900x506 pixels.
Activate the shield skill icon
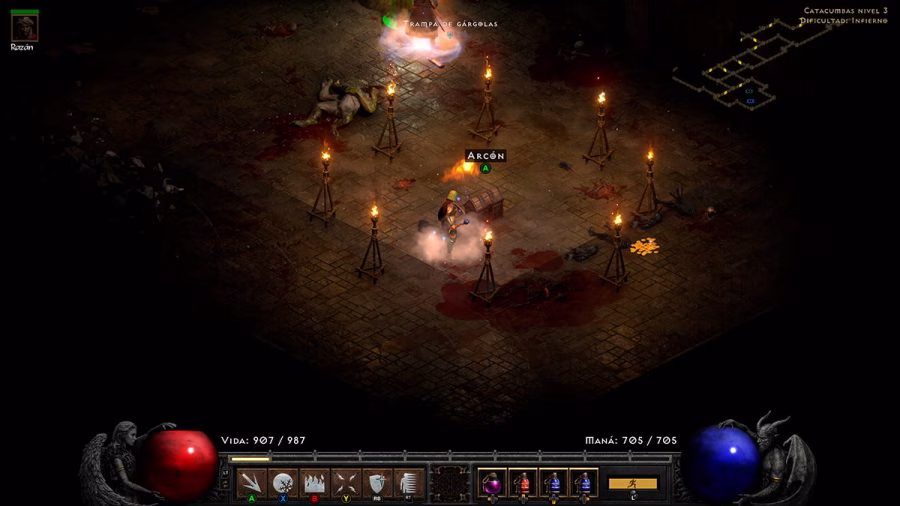pyautogui.click(x=377, y=483)
